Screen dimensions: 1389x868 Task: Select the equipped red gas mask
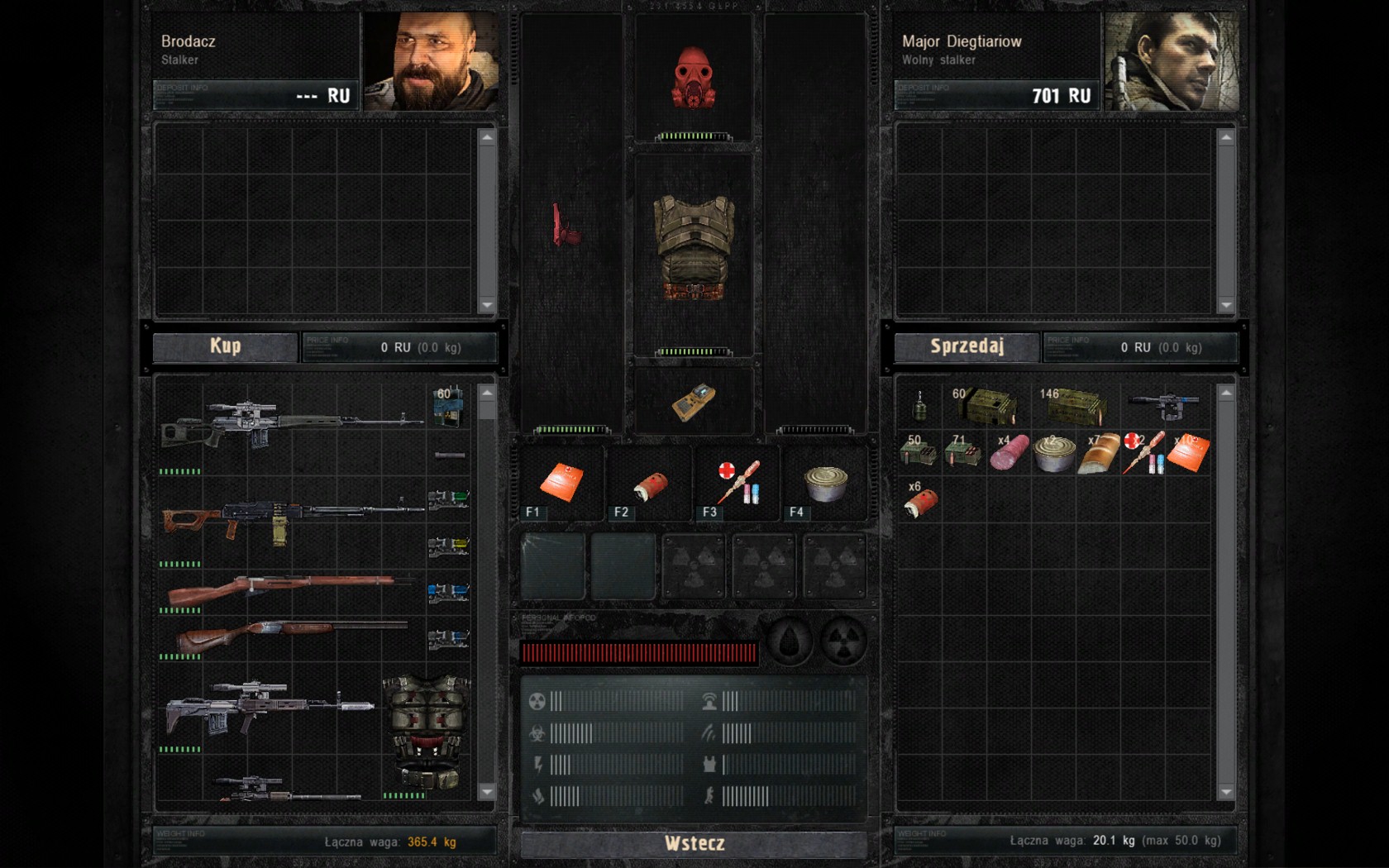click(693, 79)
